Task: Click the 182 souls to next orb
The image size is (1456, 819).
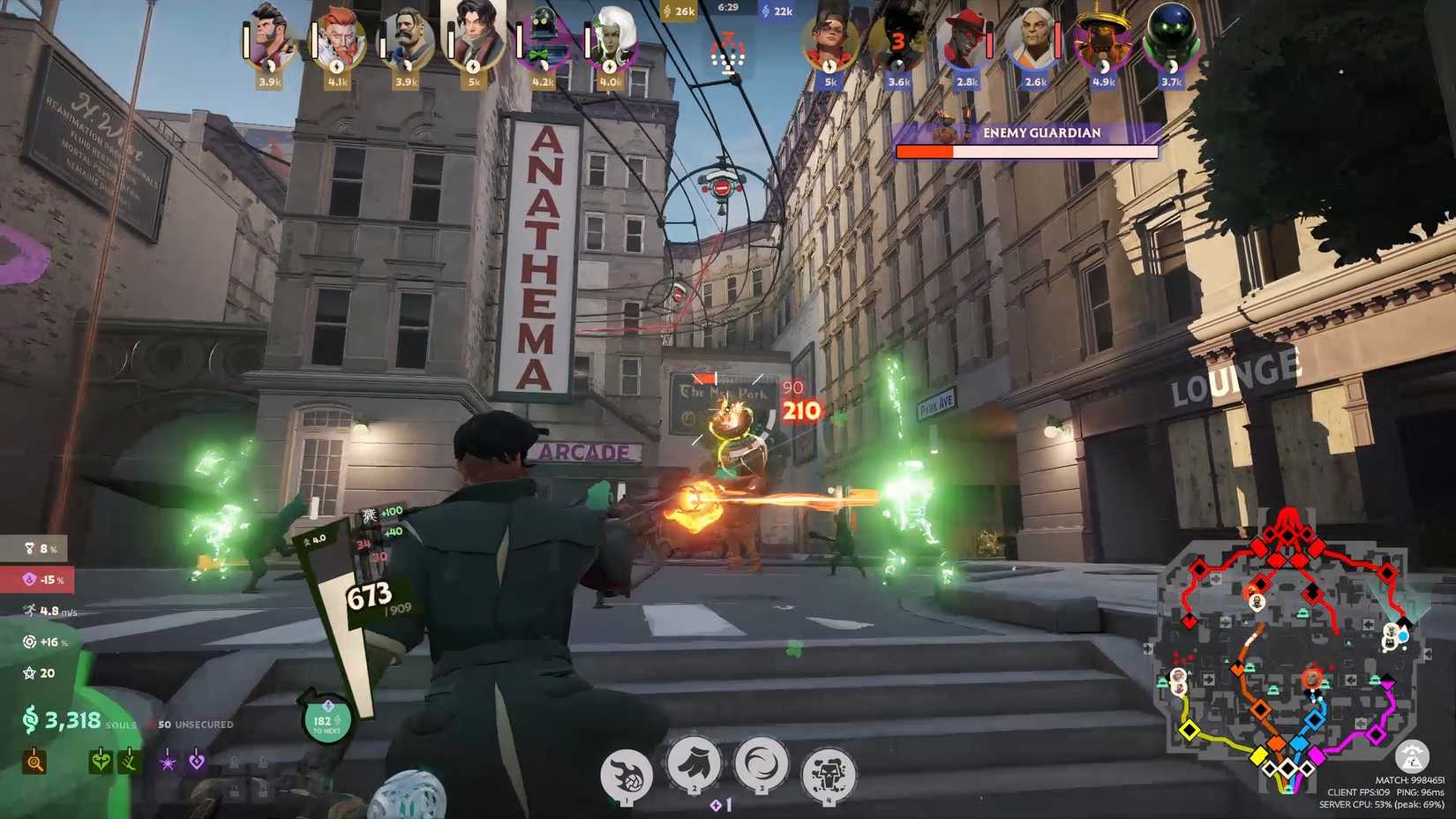Action: (326, 721)
